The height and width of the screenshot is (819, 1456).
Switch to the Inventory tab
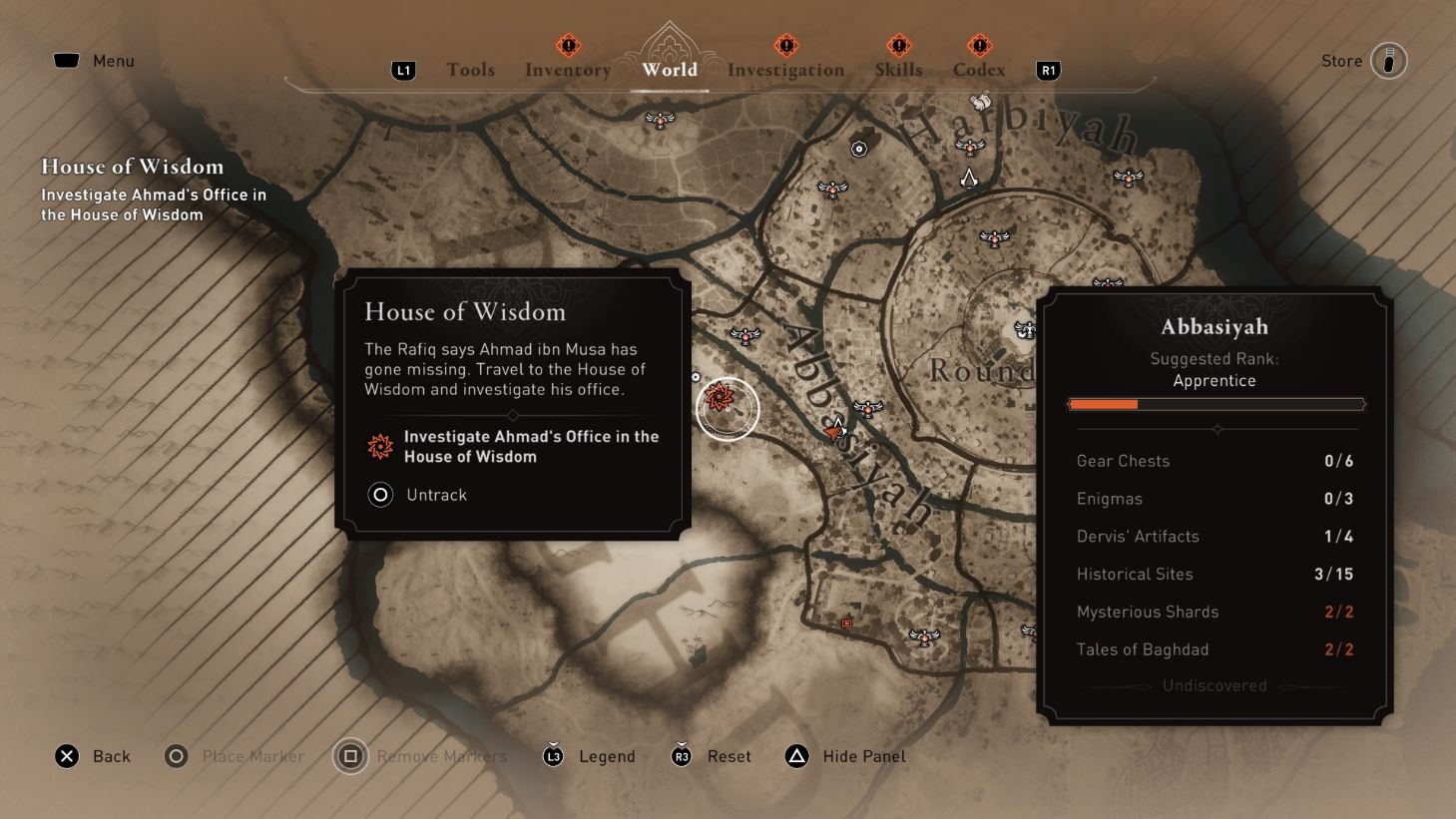click(x=567, y=70)
